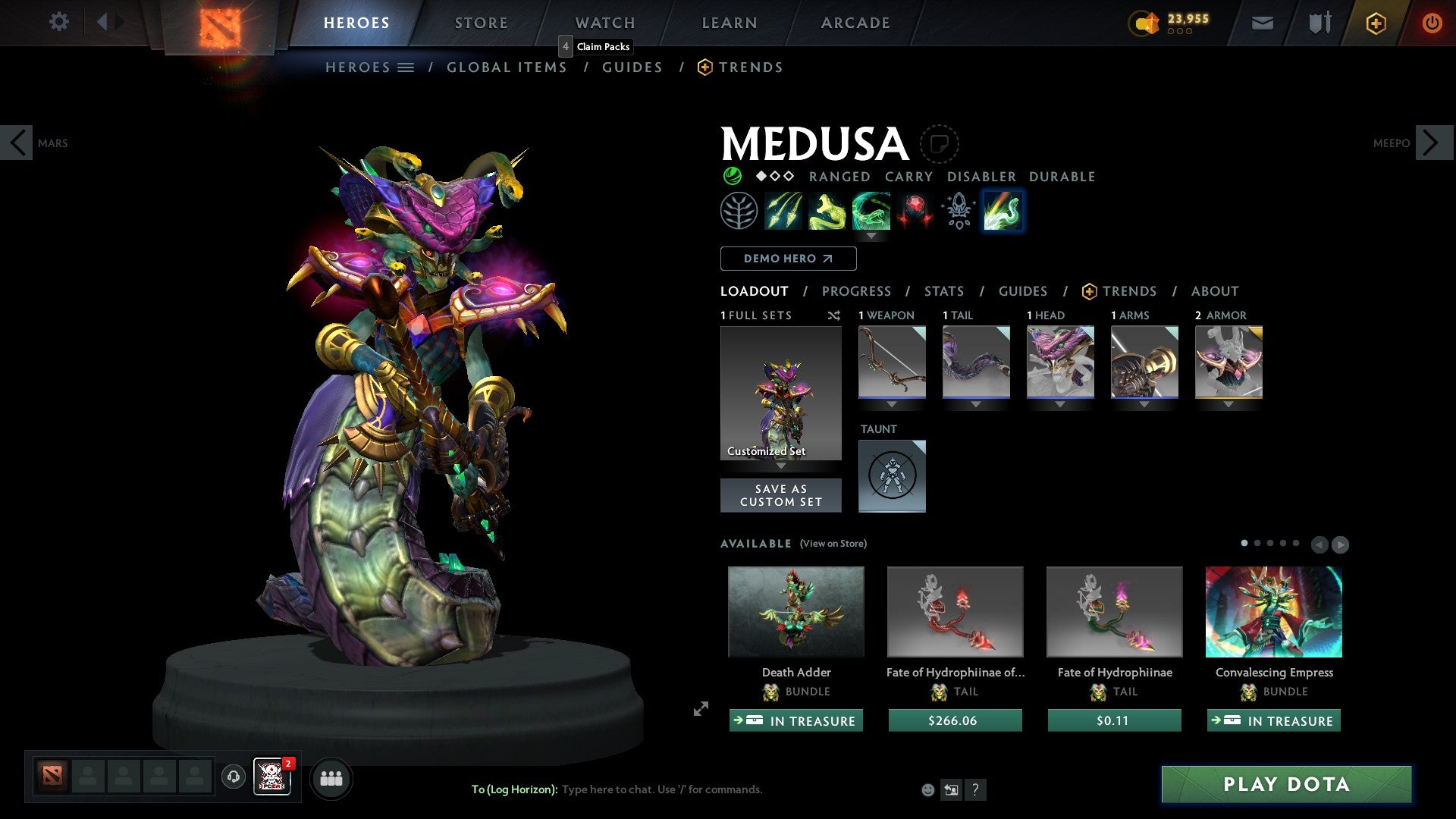Click the Demo Hero button
Viewport: 1456px width, 819px height.
787,258
